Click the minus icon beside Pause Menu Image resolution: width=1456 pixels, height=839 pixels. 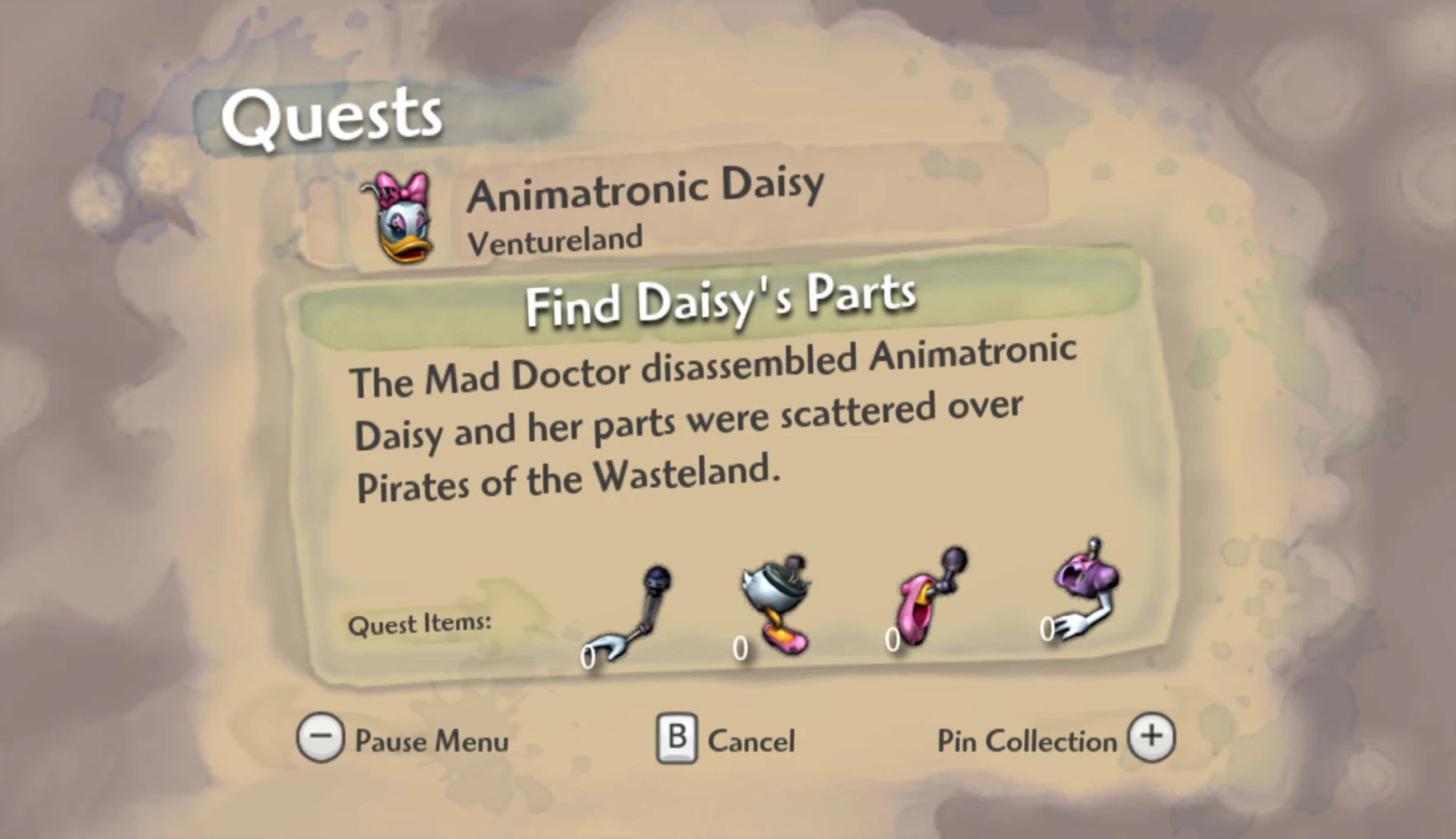(320, 737)
